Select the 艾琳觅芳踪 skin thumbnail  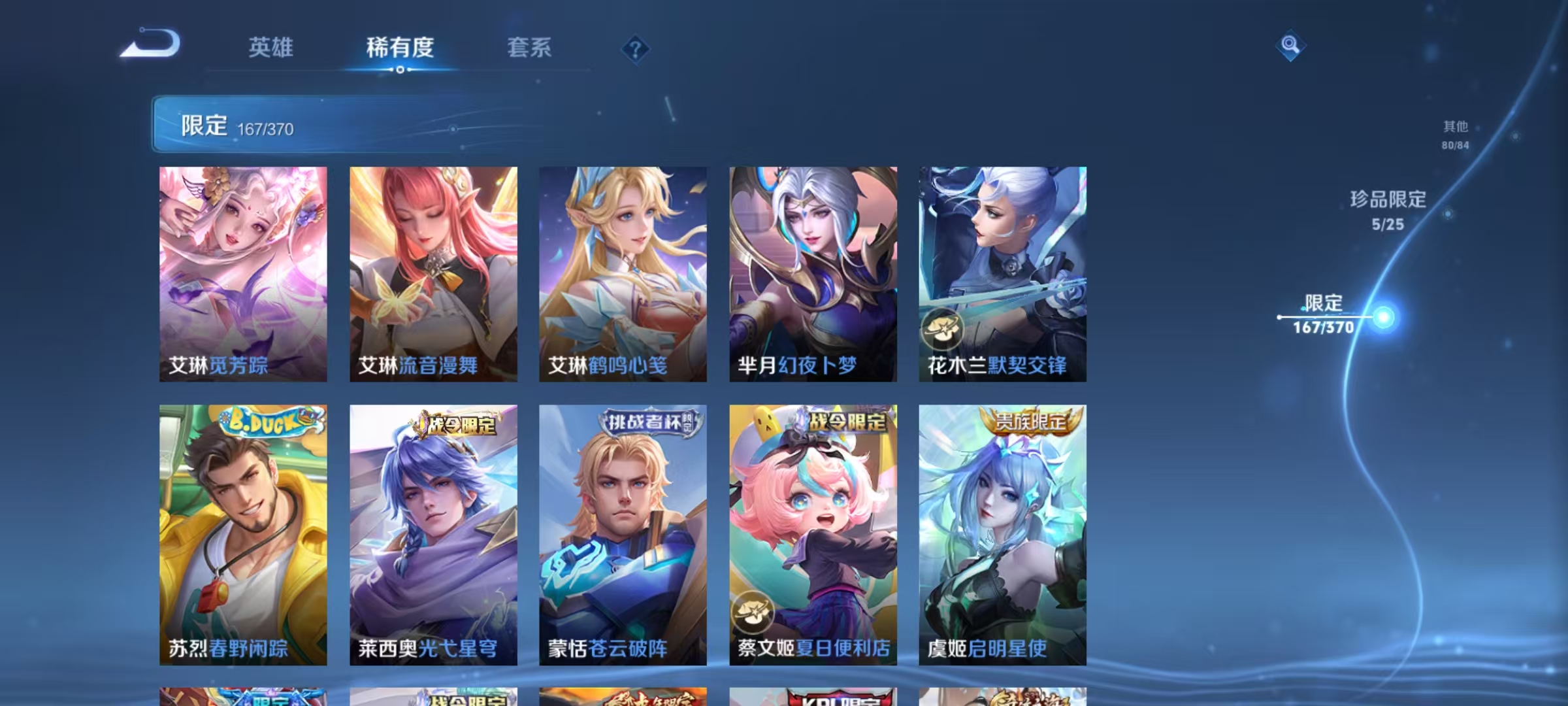pyautogui.click(x=245, y=275)
